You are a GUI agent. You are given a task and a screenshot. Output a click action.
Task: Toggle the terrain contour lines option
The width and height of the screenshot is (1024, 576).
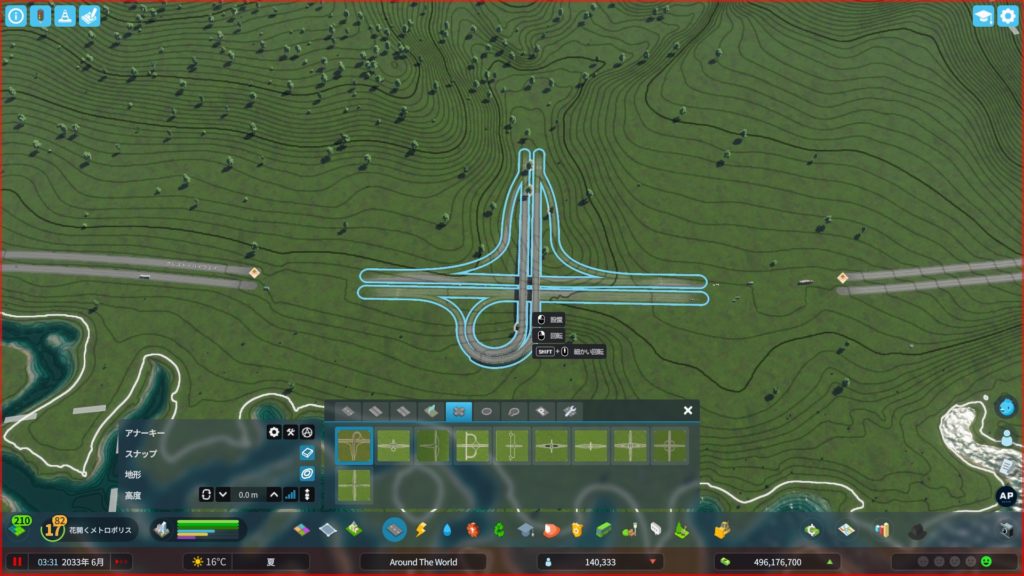[307, 473]
